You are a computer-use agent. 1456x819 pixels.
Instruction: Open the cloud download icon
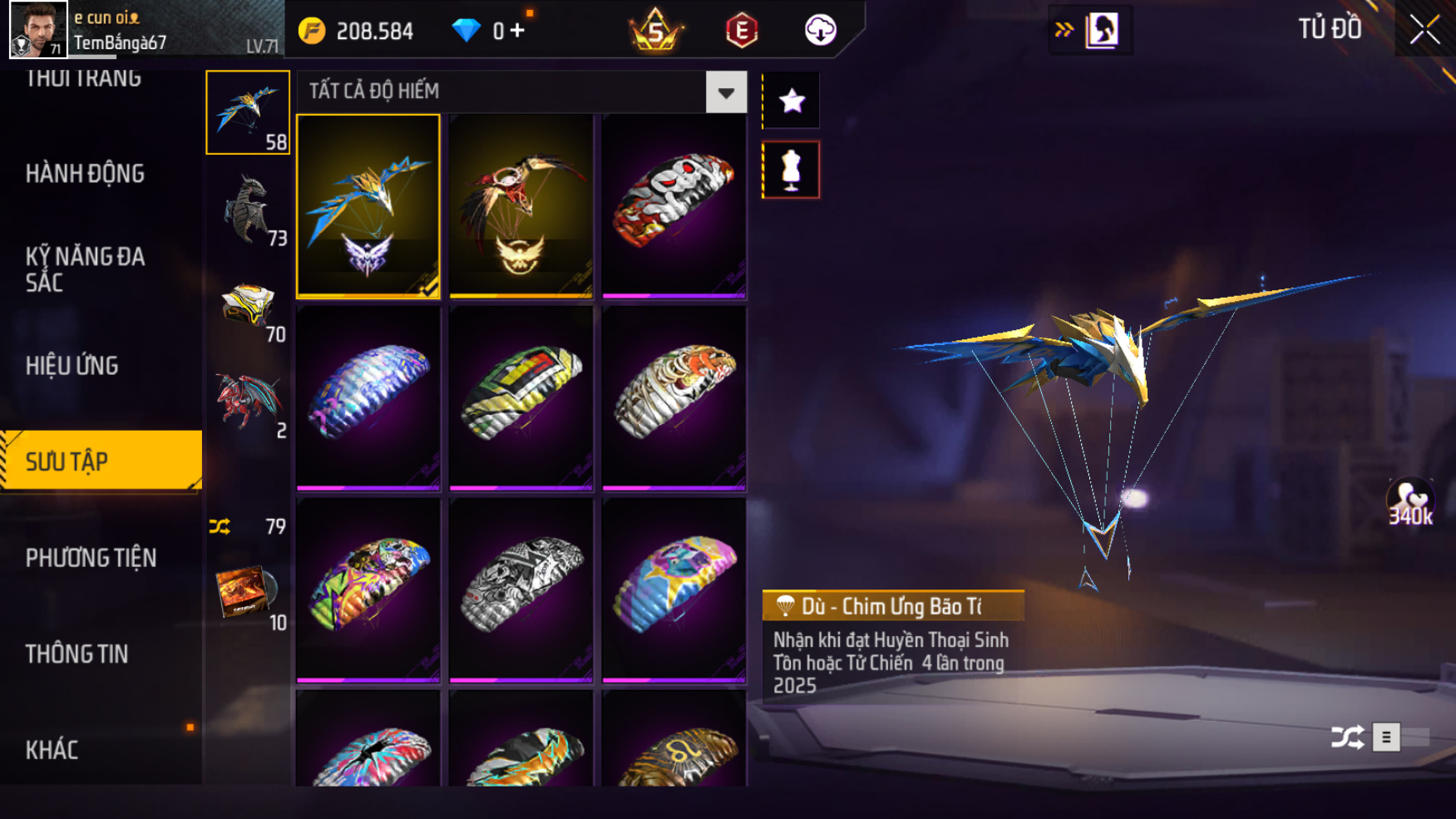[820, 31]
